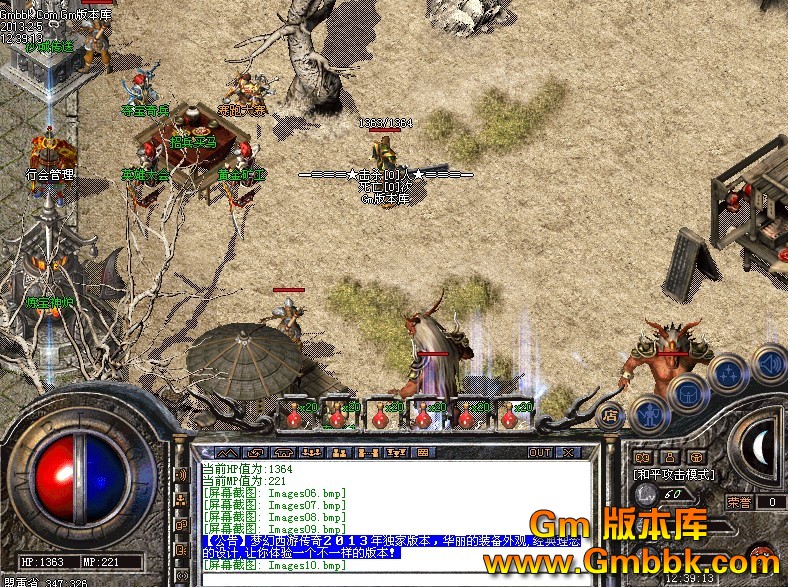
Task: Switch the 和平攻击模式 attack mode label
Action: [x=674, y=474]
